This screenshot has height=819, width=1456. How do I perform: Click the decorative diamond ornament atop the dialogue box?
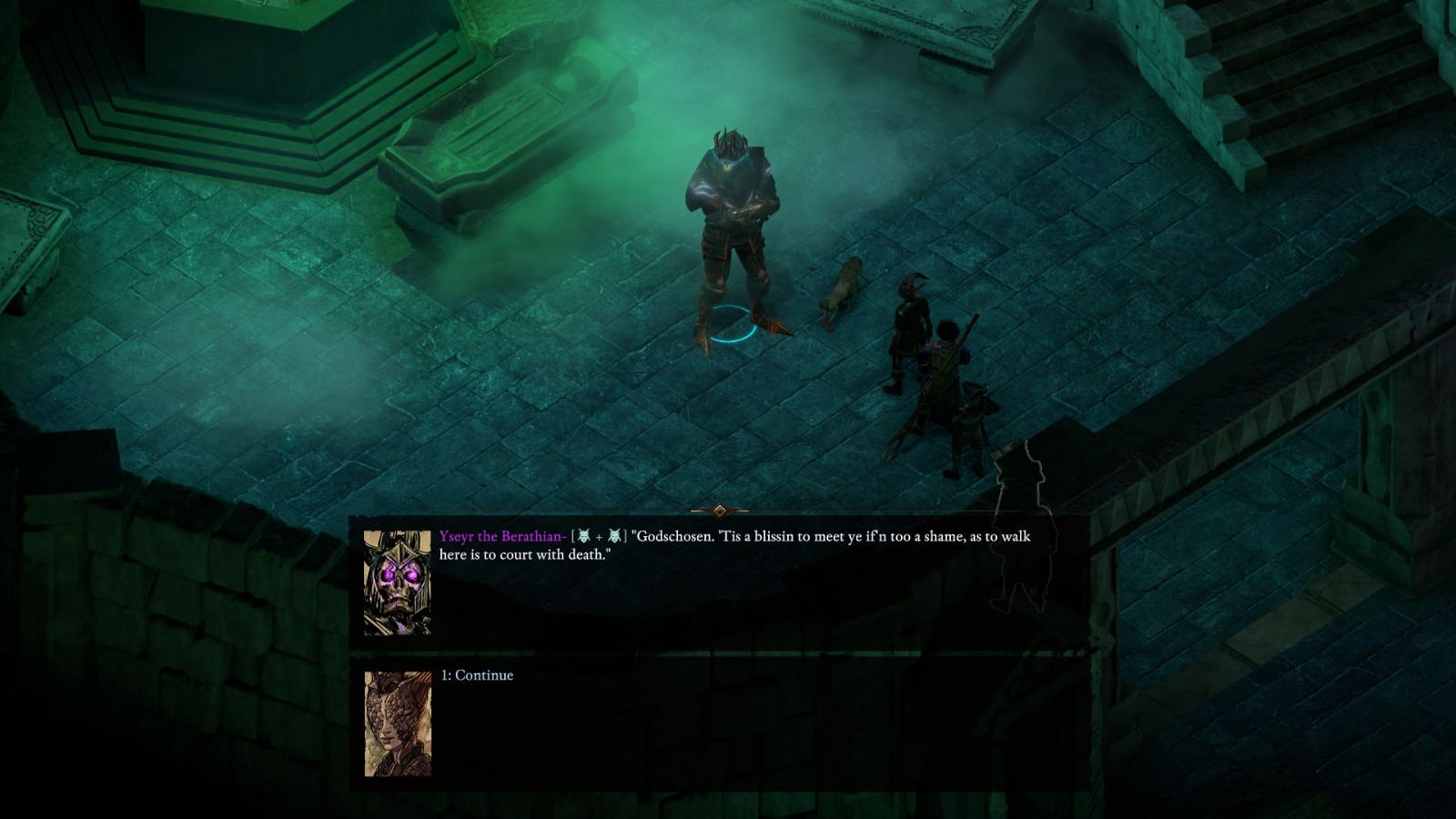click(722, 510)
